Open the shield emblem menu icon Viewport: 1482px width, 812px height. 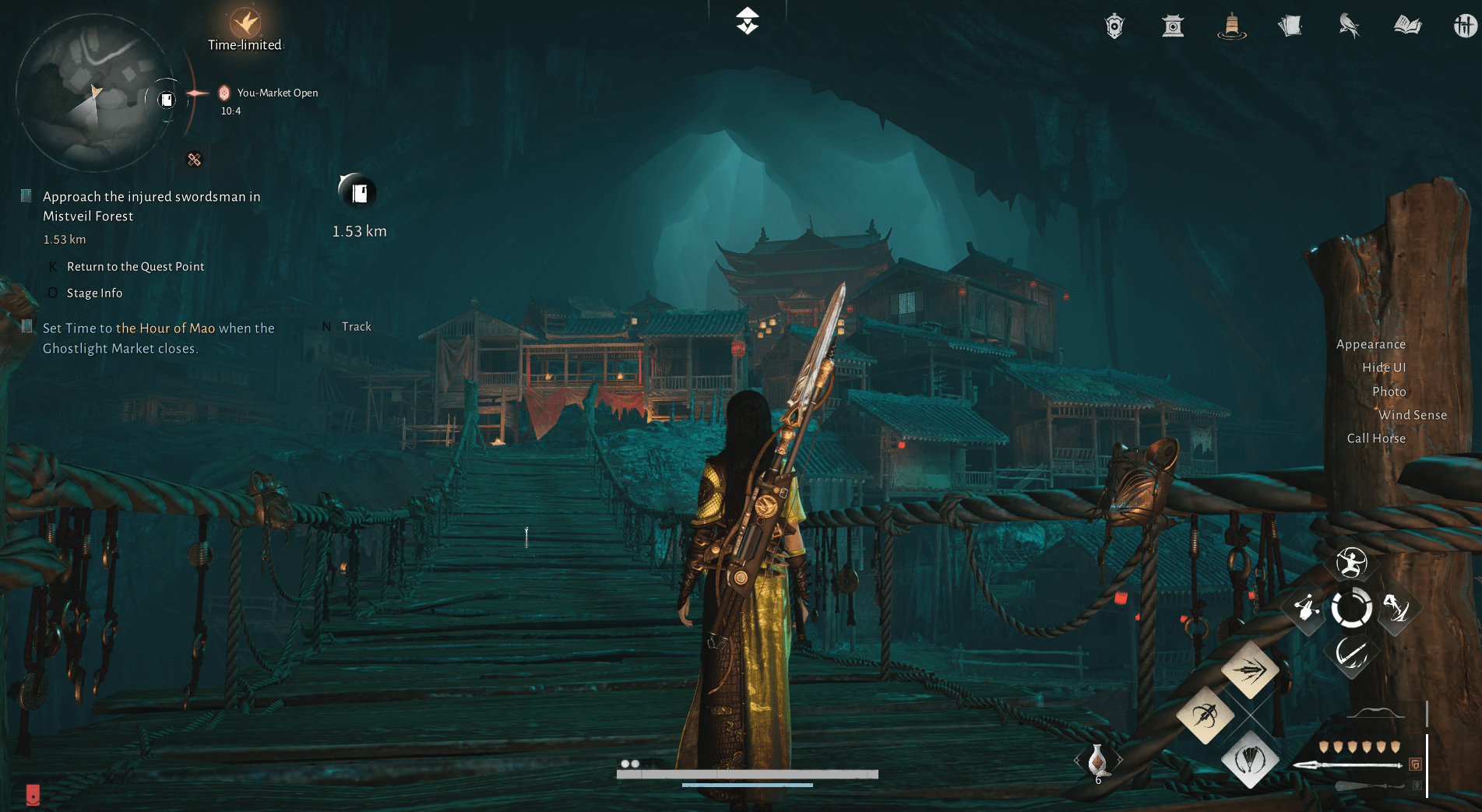pyautogui.click(x=1114, y=26)
